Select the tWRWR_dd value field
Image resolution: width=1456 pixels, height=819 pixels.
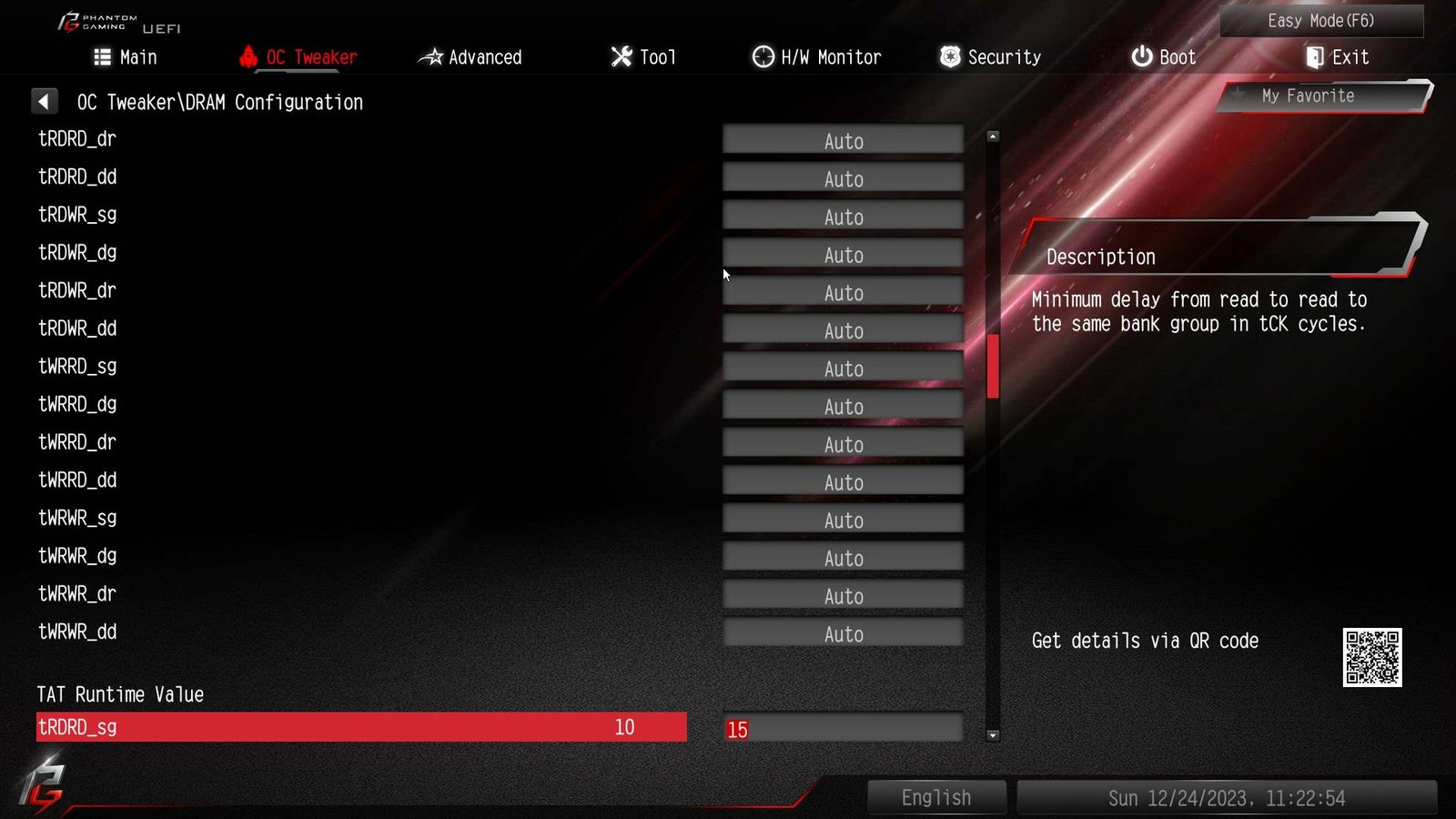[843, 634]
